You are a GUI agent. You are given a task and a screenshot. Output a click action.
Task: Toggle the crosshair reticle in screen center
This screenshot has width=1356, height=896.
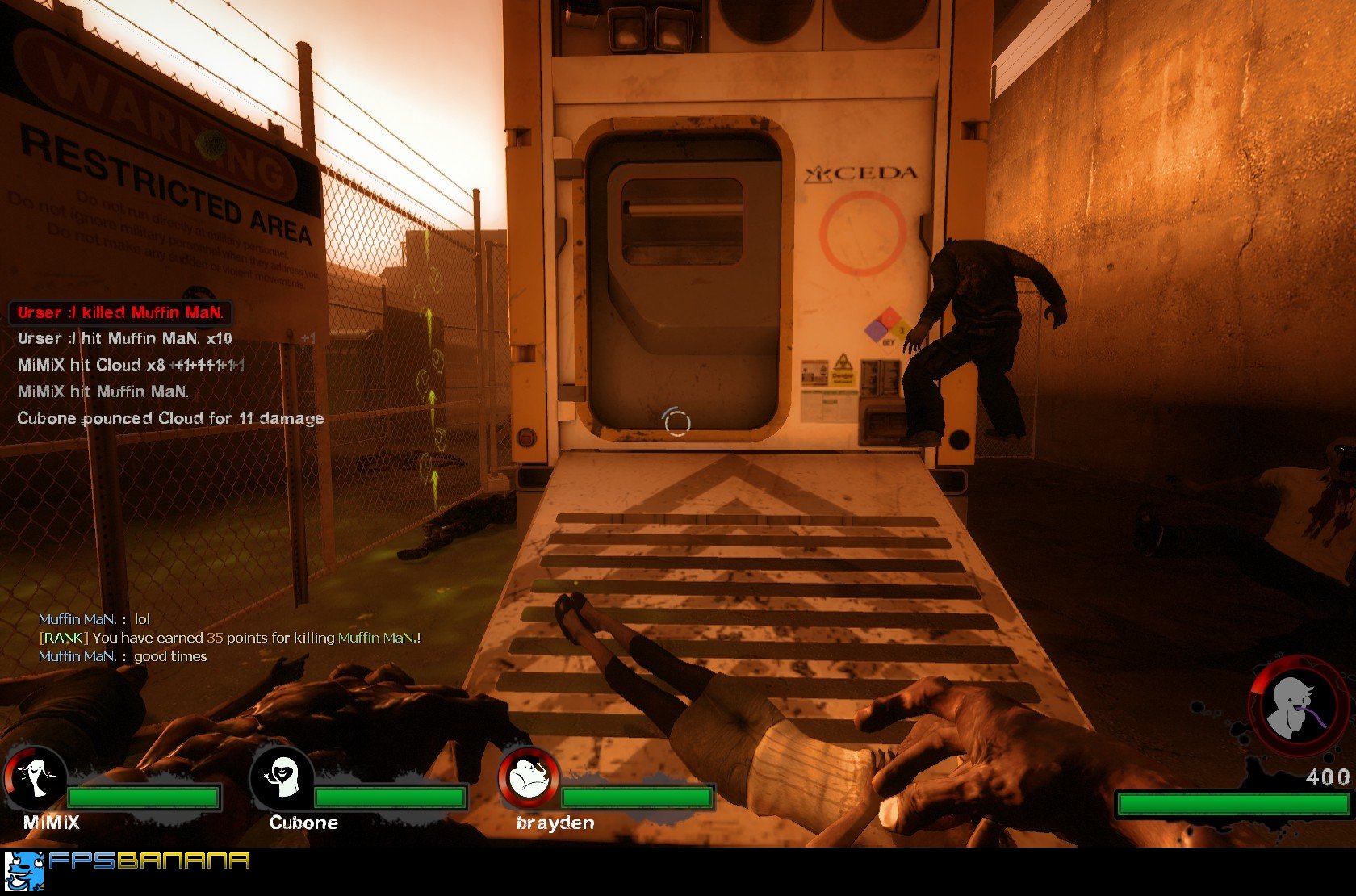point(676,421)
